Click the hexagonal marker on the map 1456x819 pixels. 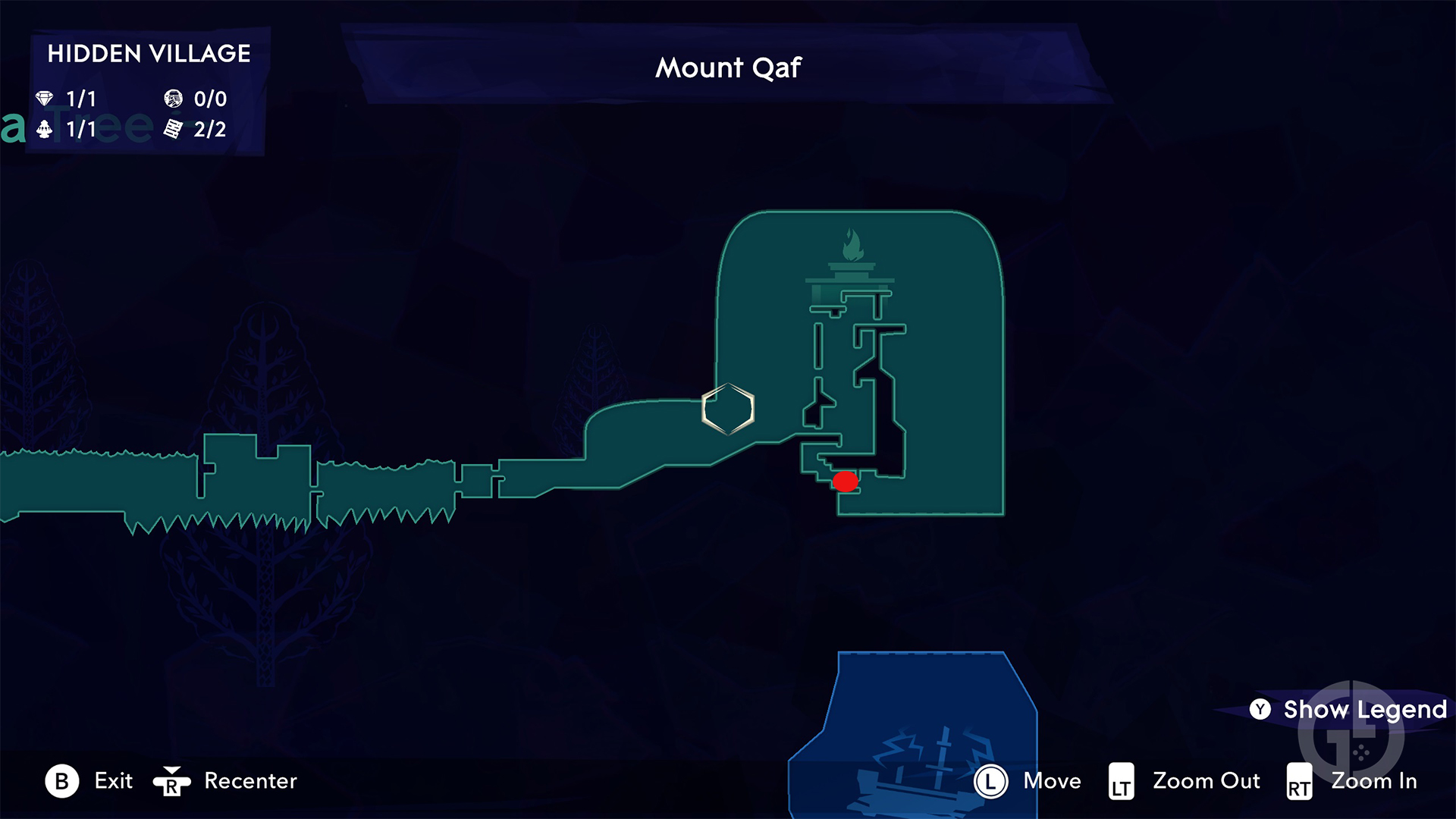click(x=729, y=408)
